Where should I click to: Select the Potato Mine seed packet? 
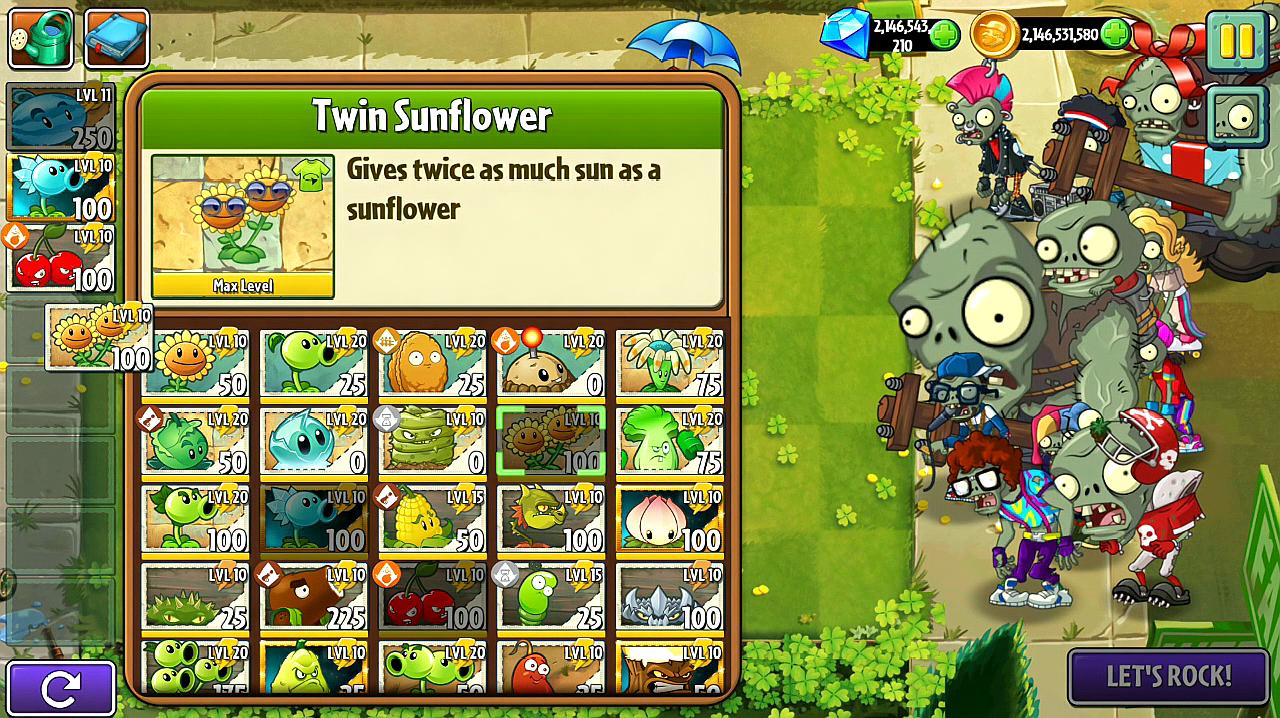point(551,362)
